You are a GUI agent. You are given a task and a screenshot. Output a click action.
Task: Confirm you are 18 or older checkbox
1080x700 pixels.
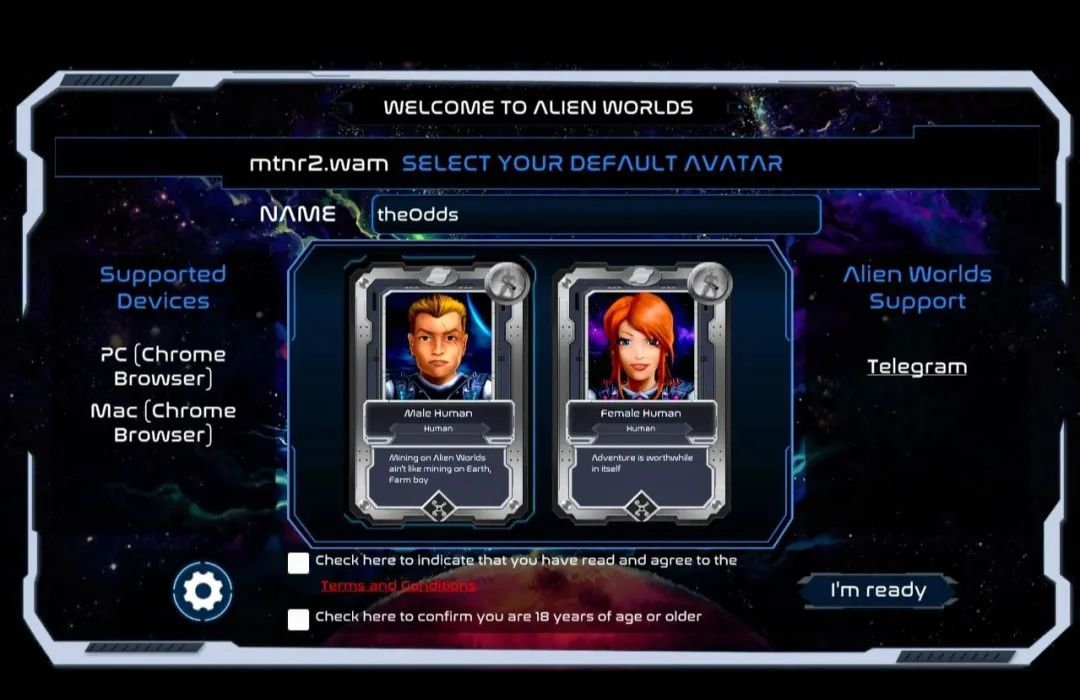298,619
